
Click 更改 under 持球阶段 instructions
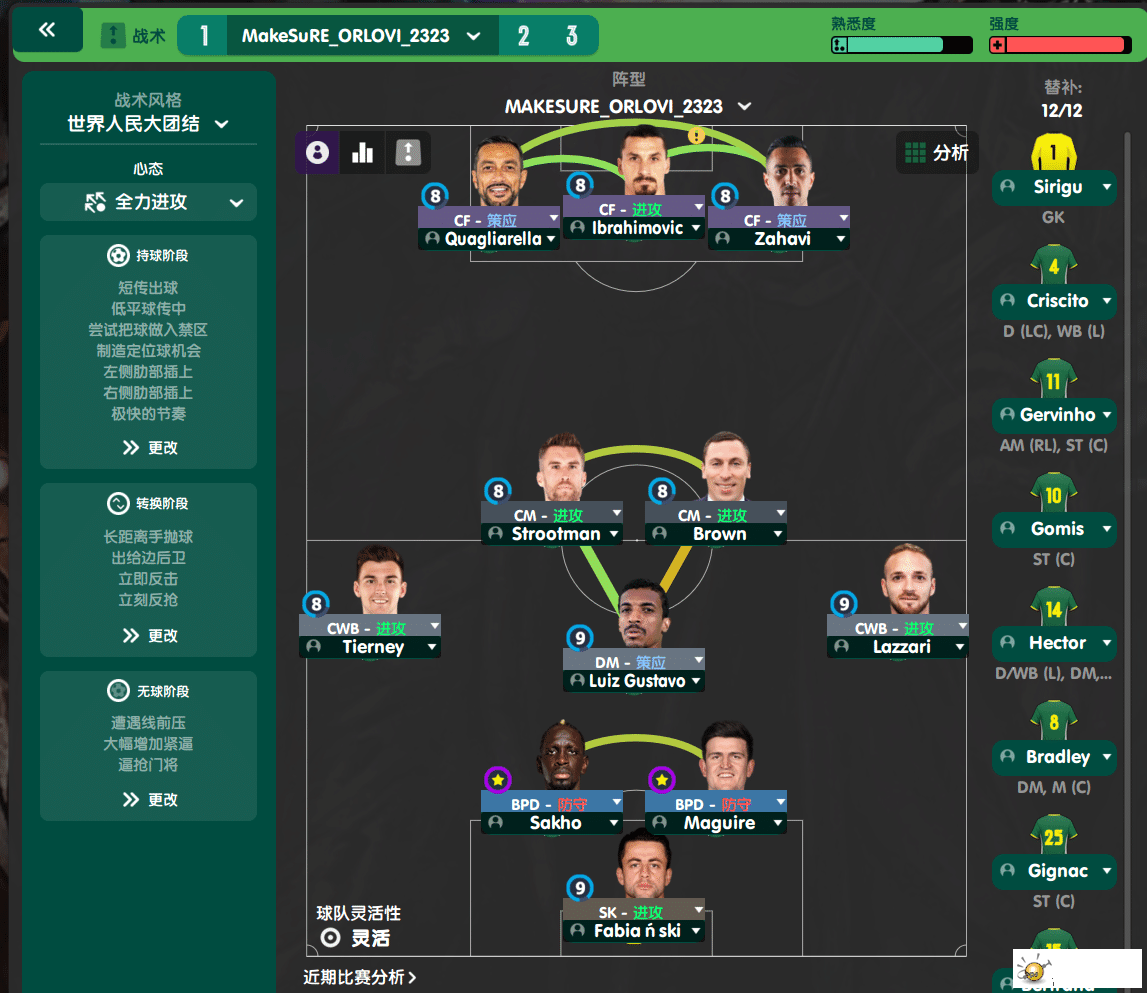[x=149, y=448]
